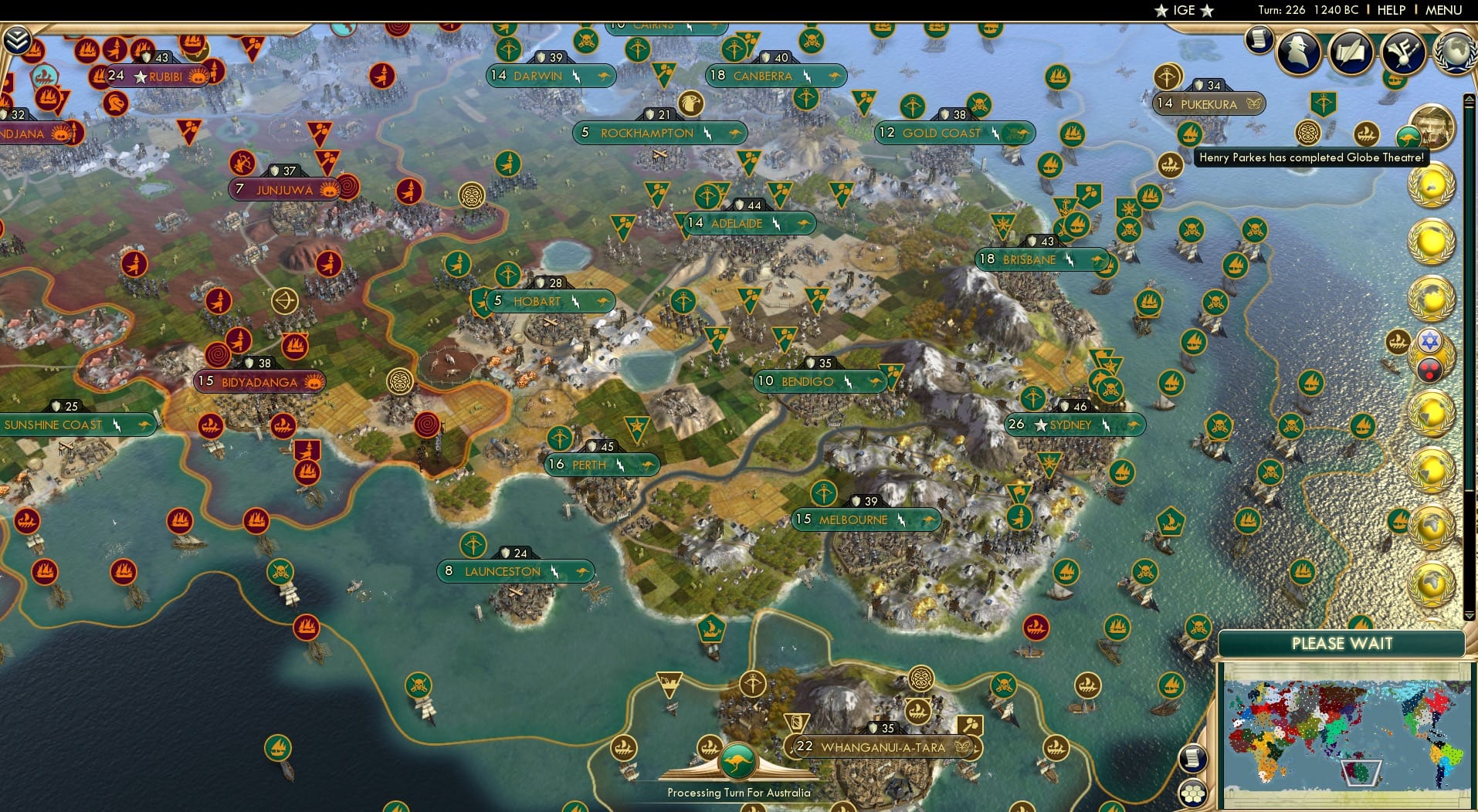Open the Social Policies scroll-and-quill icon
Screen dimensions: 1478x812
click(x=1351, y=51)
